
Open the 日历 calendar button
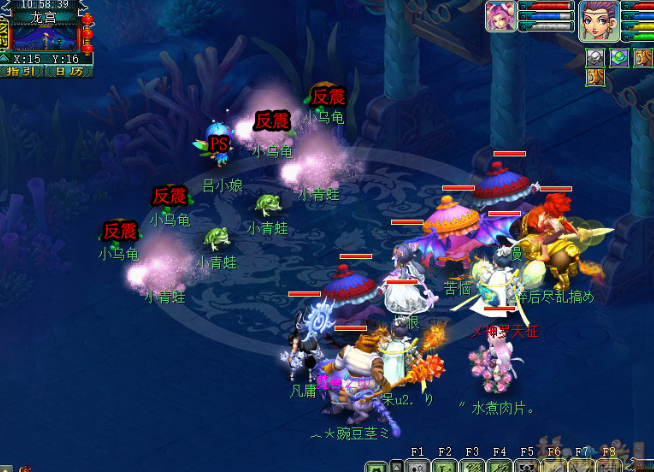(x=69, y=71)
